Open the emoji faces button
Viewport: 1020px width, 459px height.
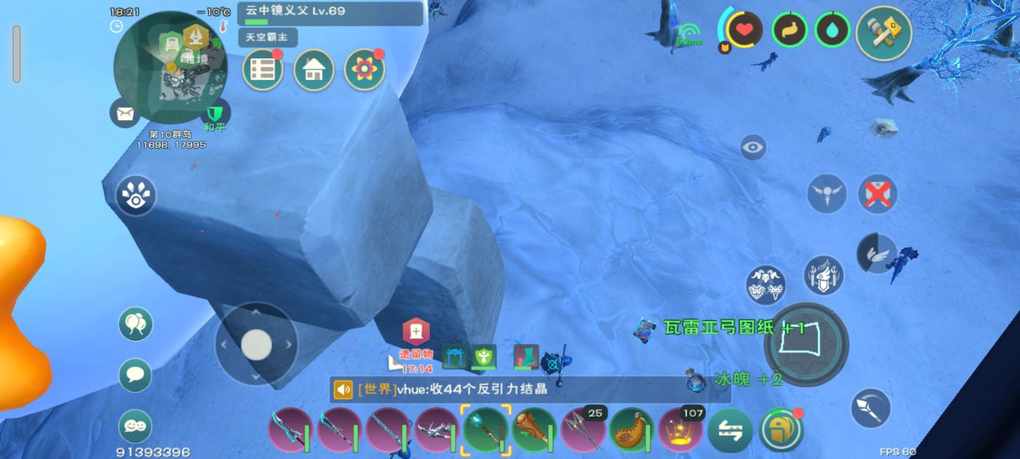point(135,425)
